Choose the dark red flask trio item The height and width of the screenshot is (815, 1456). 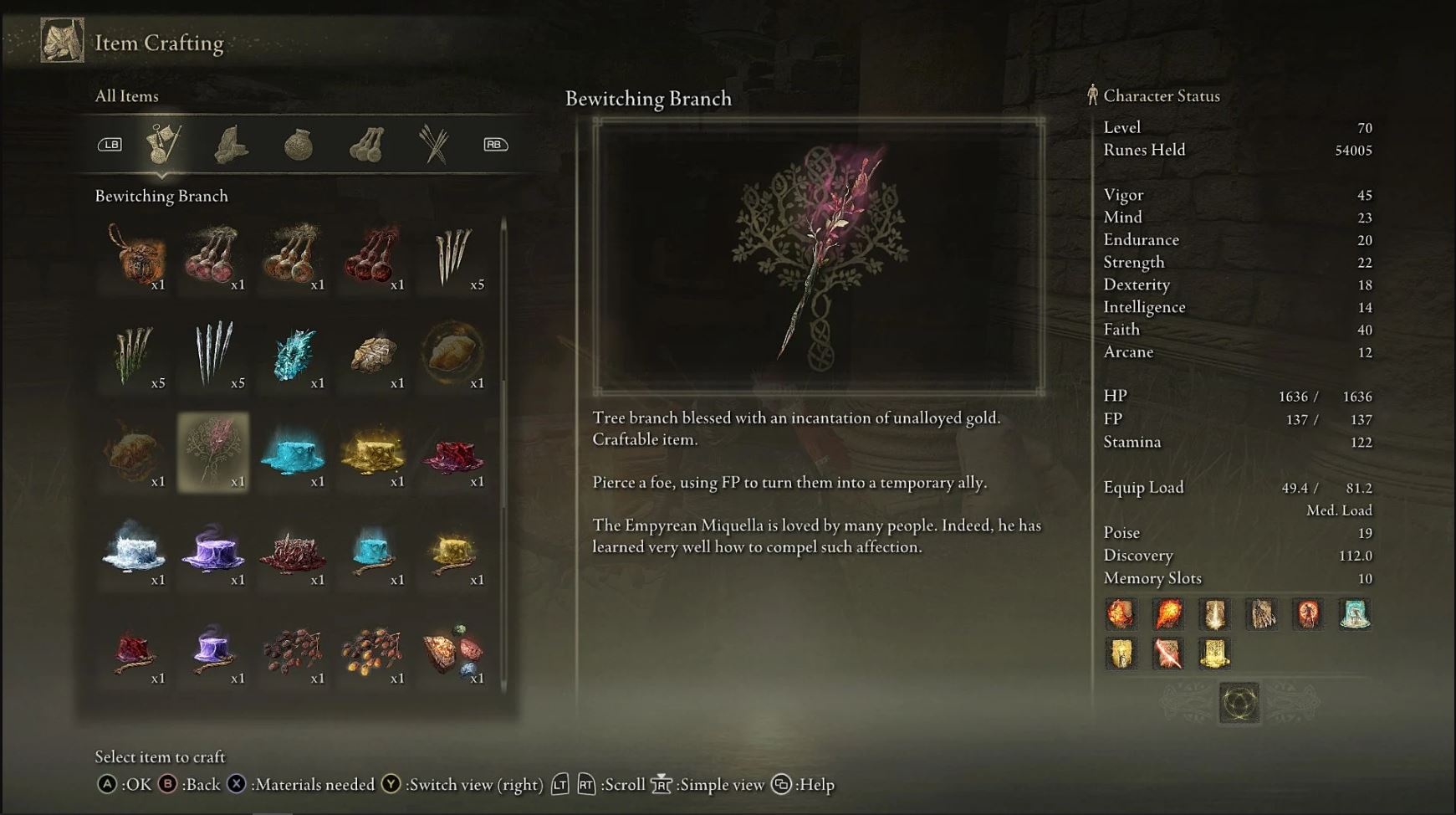pos(374,255)
